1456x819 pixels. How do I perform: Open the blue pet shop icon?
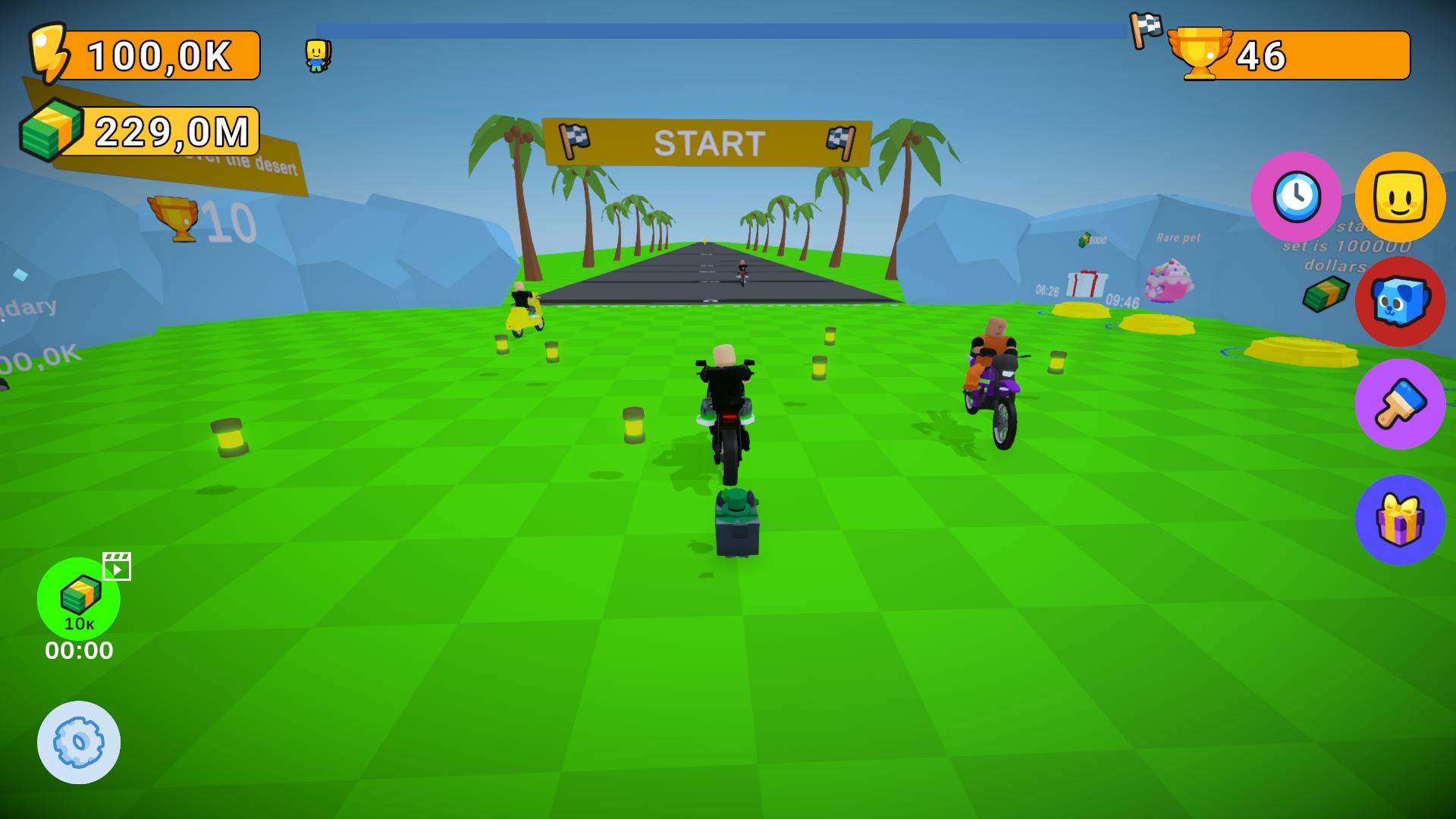(x=1400, y=300)
